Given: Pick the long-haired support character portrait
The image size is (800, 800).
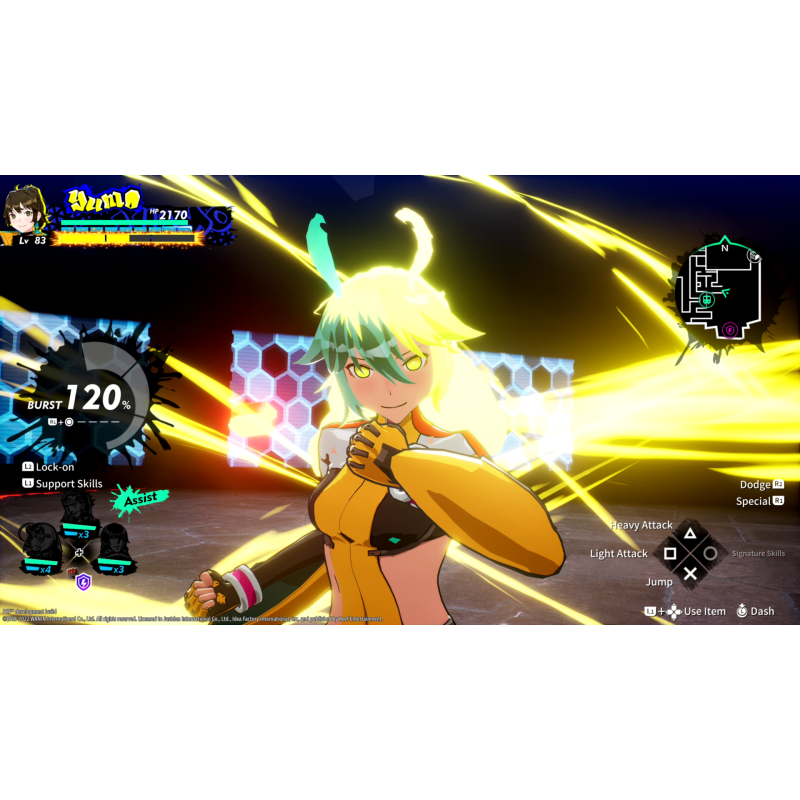Looking at the screenshot, I should click(112, 546).
